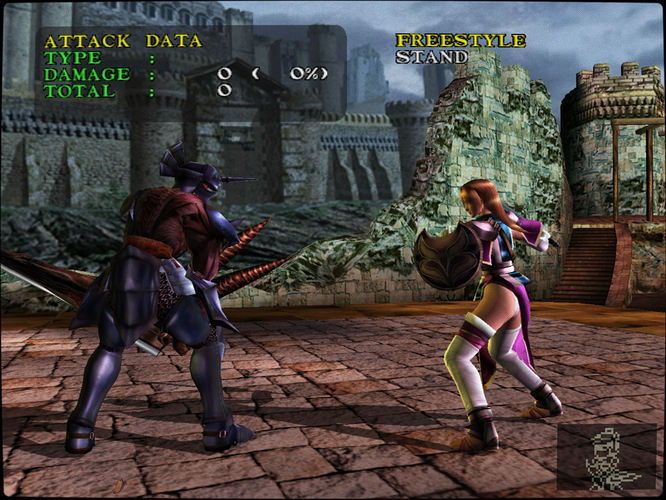Open the character silhouette thumbnail

pyautogui.click(x=607, y=459)
